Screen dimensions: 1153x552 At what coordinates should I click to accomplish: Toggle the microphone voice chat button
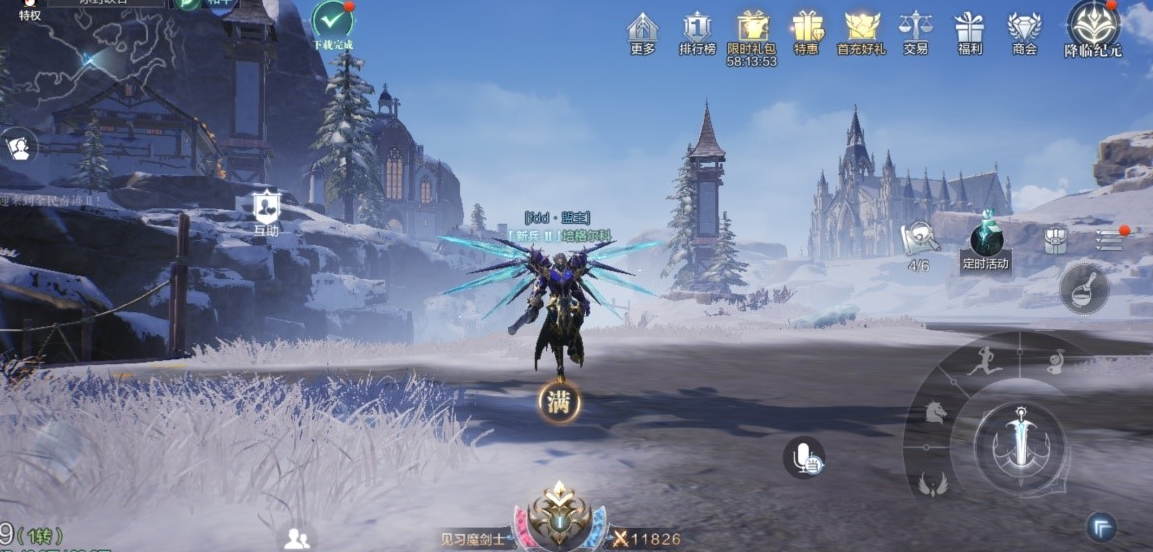(x=804, y=458)
